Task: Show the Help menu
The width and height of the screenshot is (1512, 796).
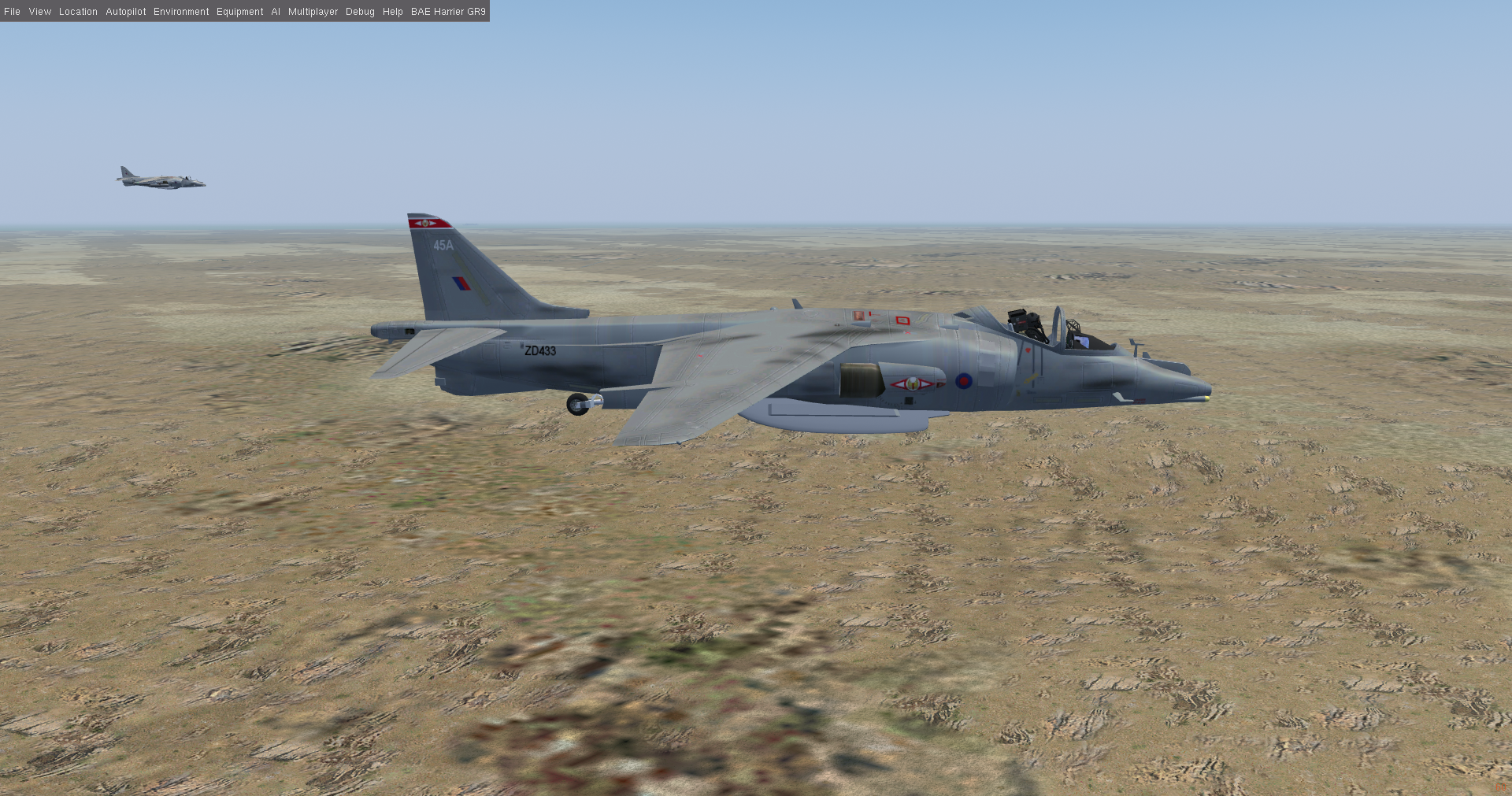Action: [x=393, y=12]
